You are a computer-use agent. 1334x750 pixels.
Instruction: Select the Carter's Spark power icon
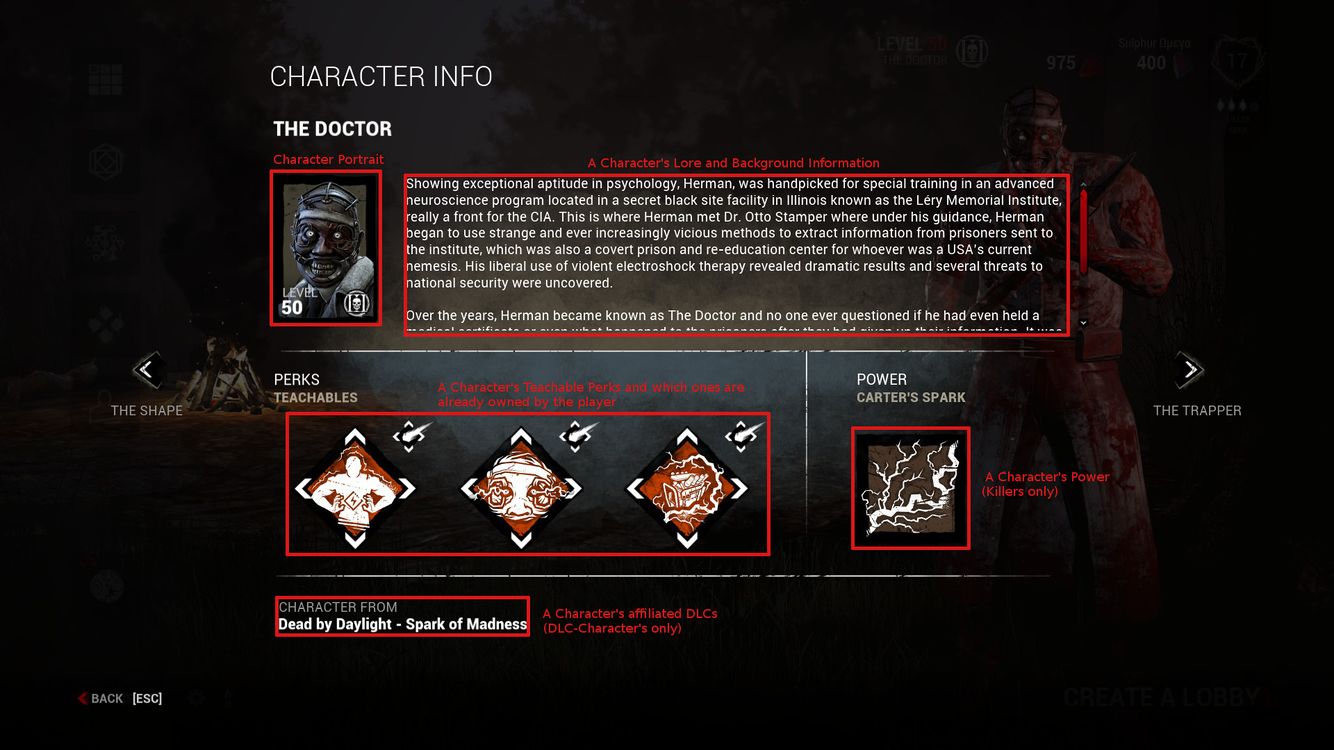(x=909, y=487)
